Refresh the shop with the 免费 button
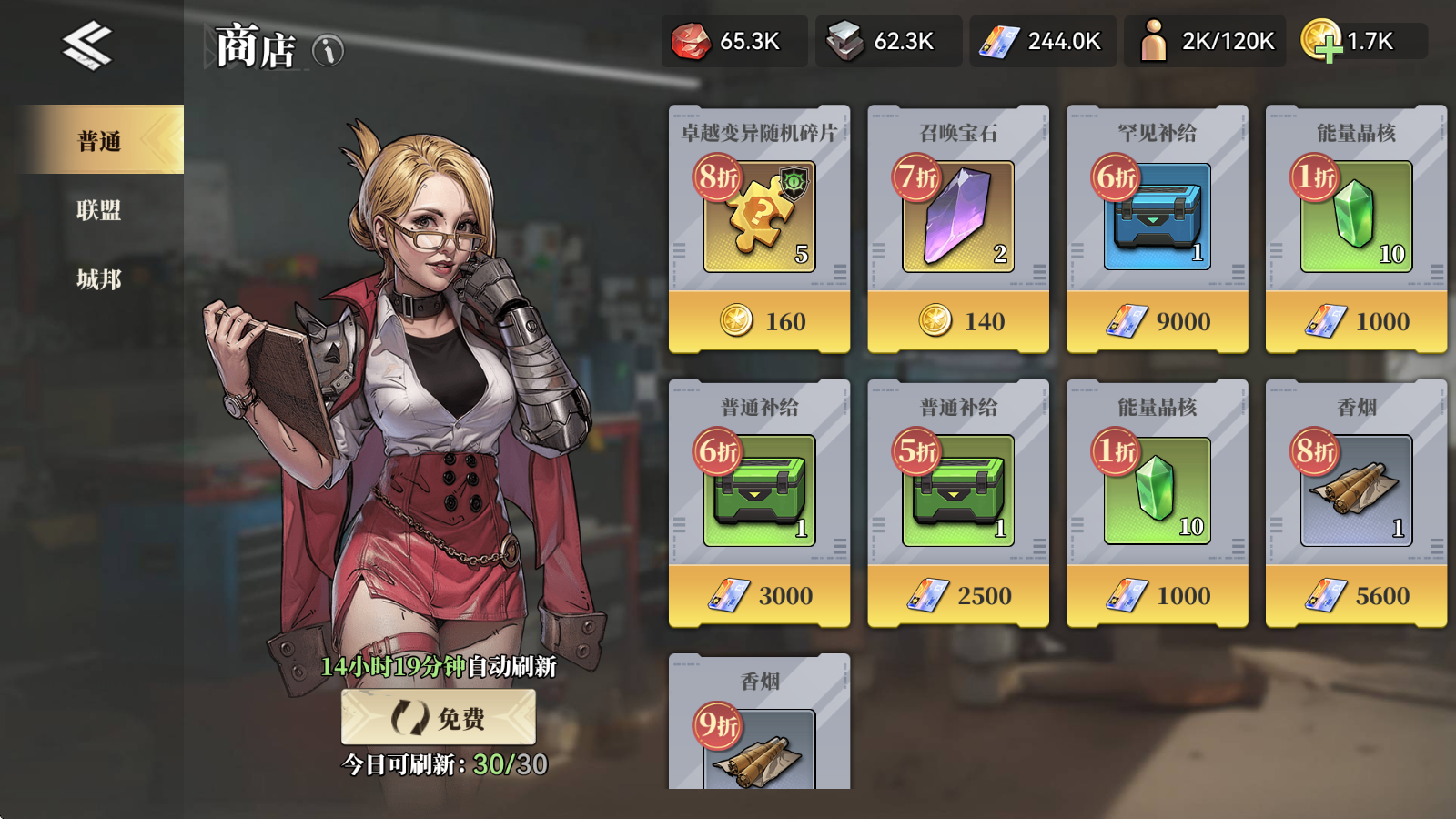 coord(439,718)
